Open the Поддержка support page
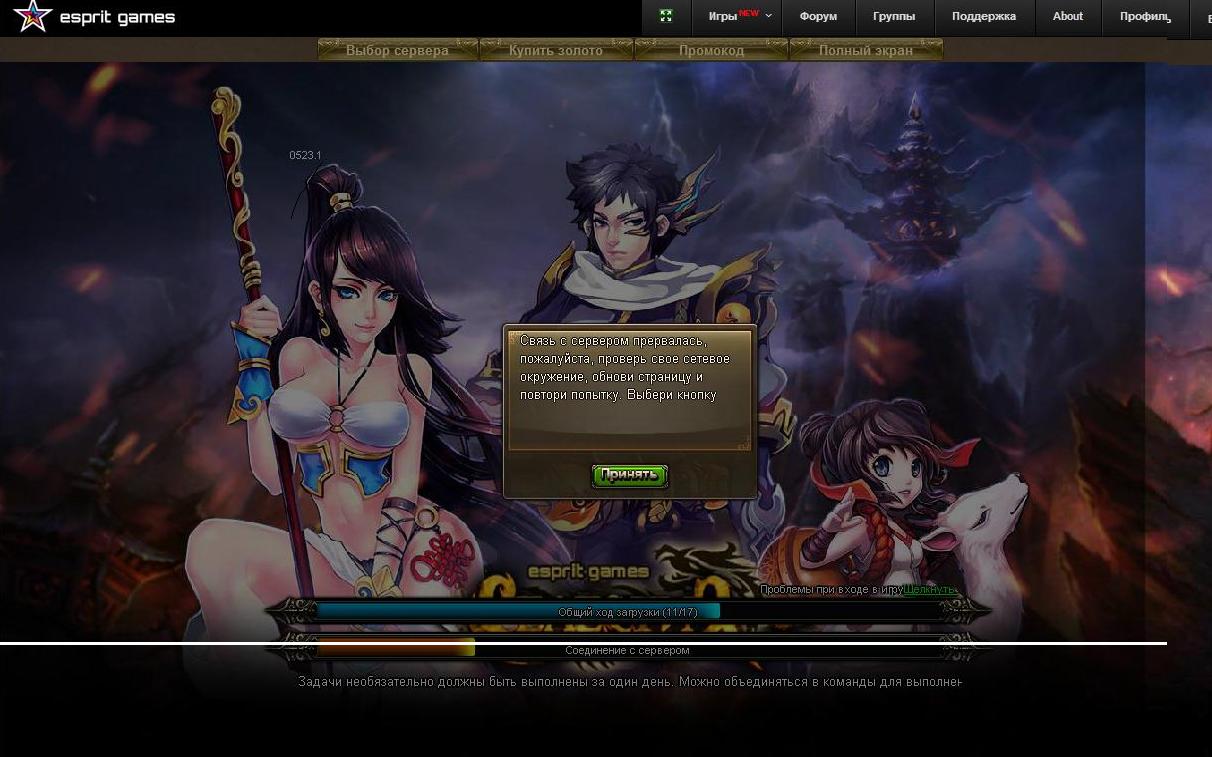 pos(984,17)
